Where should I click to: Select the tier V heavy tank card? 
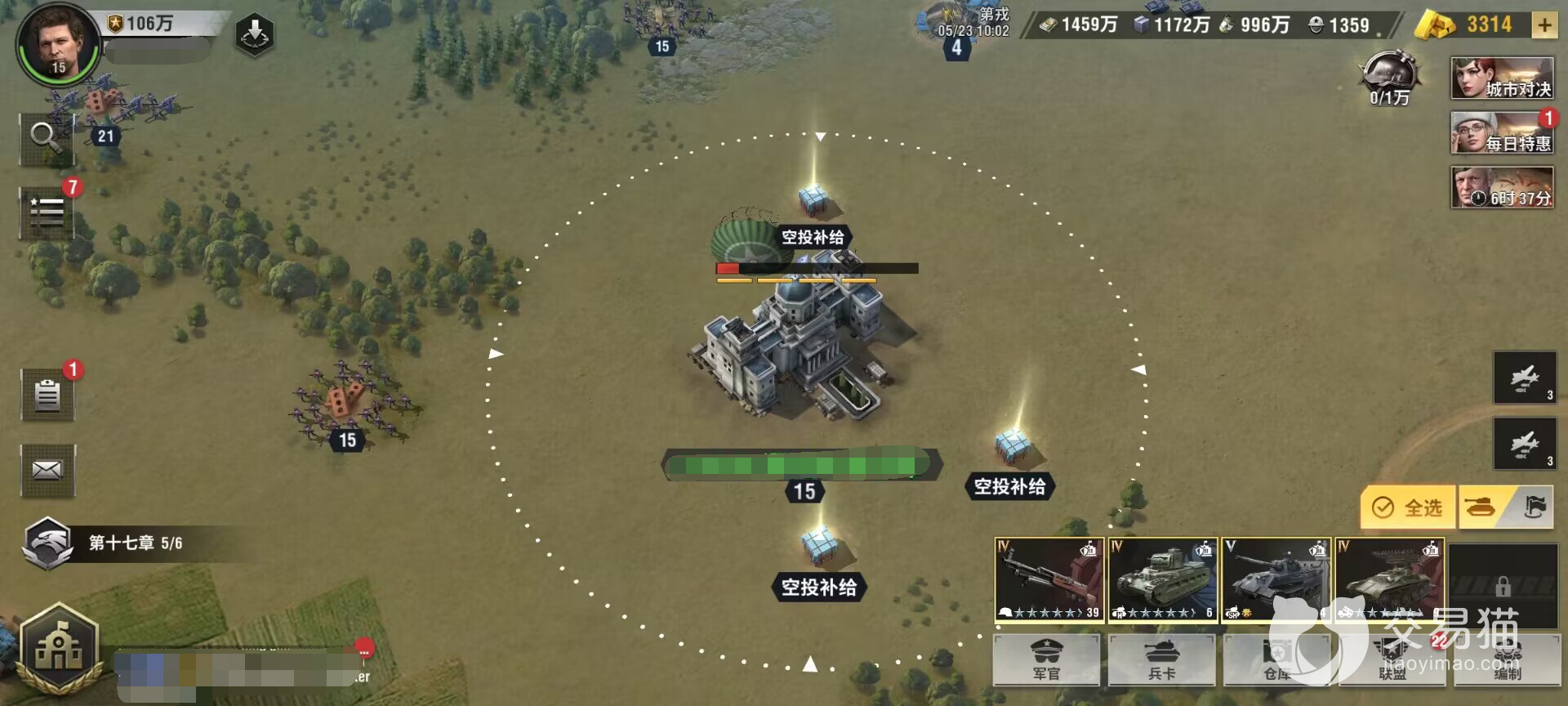[1276, 580]
